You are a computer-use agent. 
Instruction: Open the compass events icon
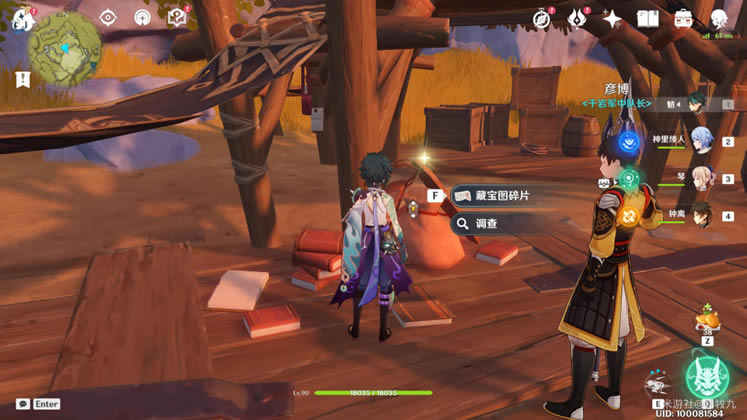point(542,19)
